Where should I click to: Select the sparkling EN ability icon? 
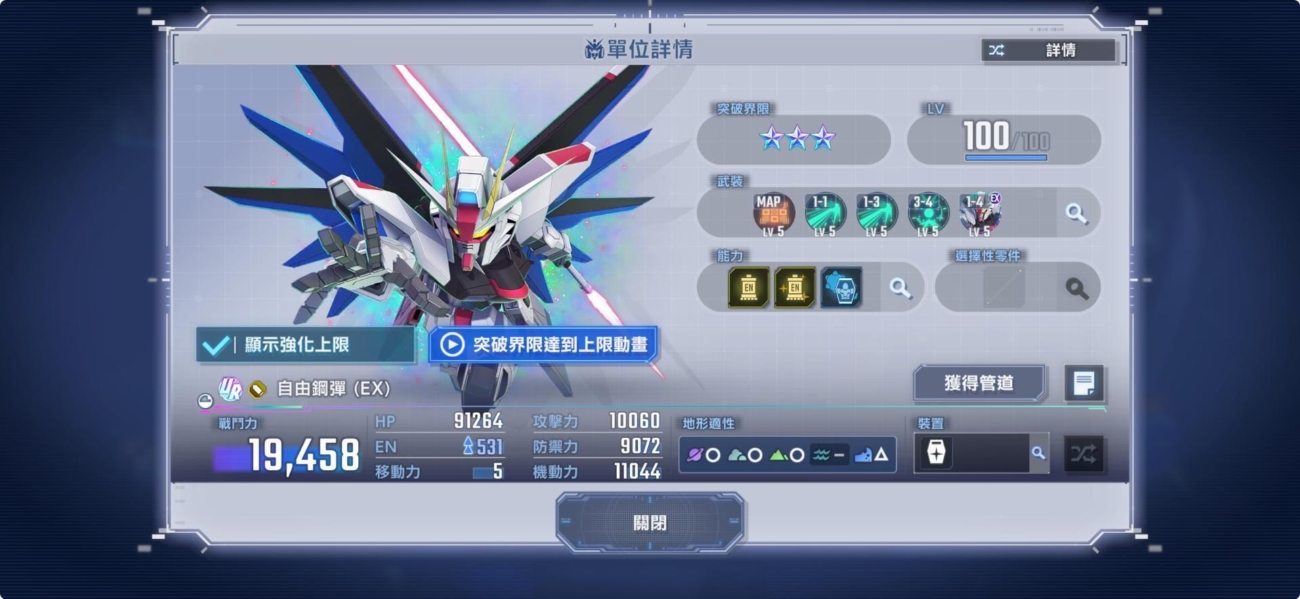(795, 288)
